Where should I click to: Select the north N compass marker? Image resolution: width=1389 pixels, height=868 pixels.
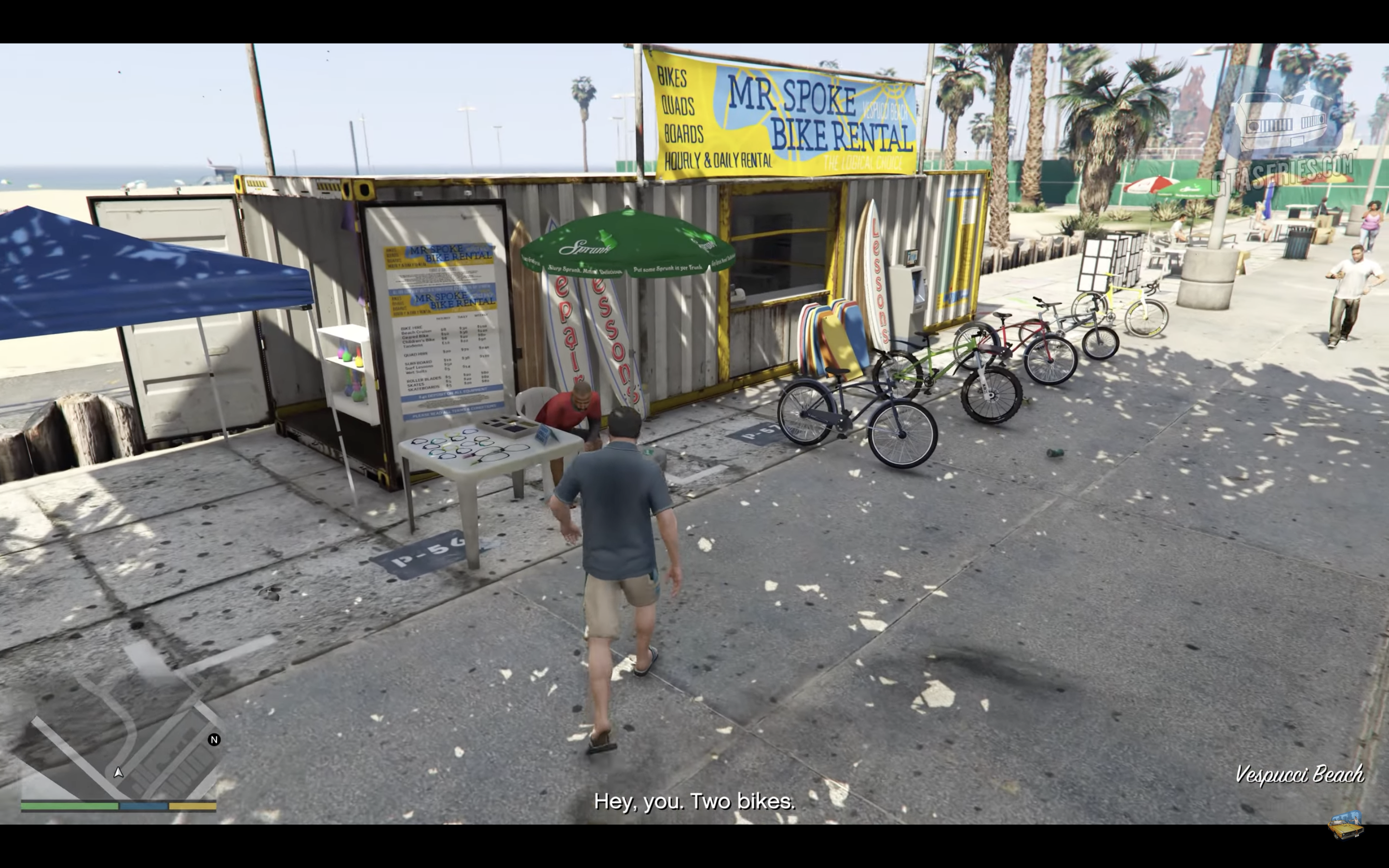[x=214, y=739]
